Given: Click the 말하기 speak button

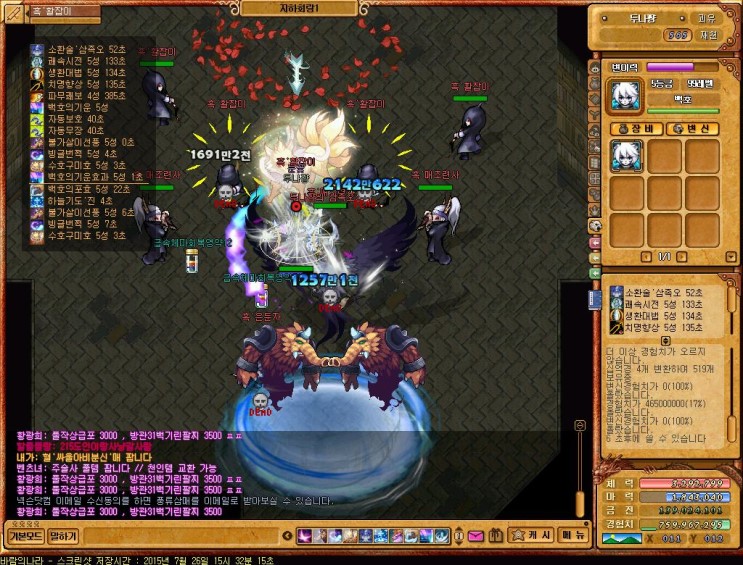Looking at the screenshot, I should coord(63,536).
